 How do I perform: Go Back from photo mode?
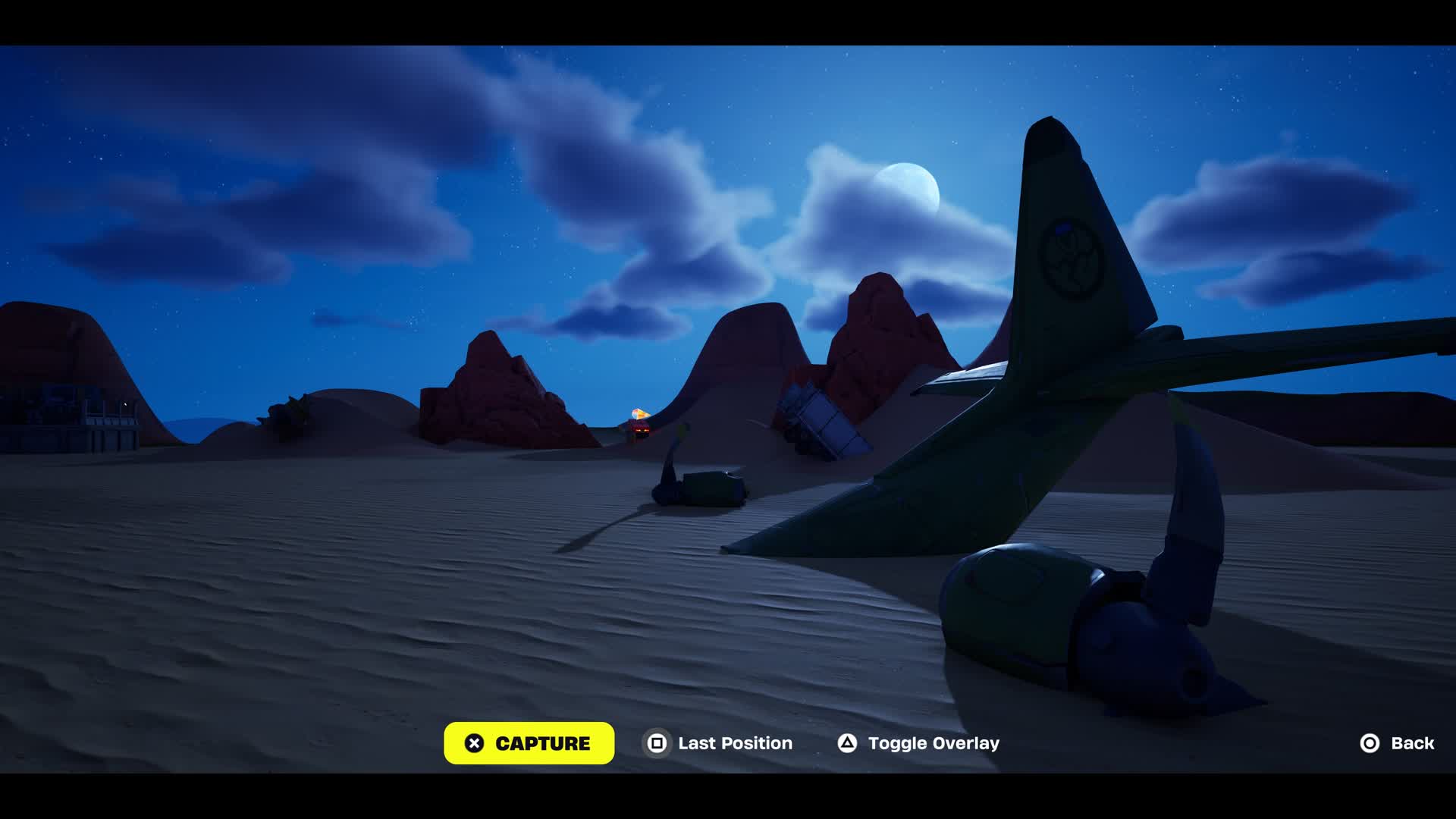coord(1397,743)
